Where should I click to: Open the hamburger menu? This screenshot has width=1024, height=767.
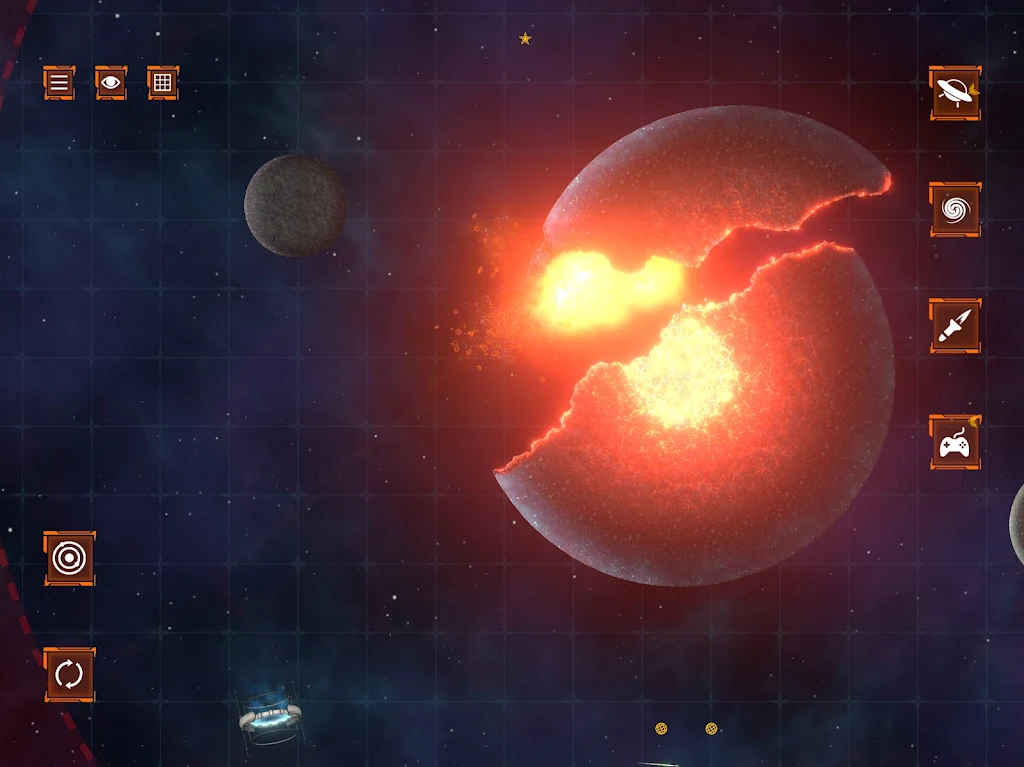pos(59,83)
